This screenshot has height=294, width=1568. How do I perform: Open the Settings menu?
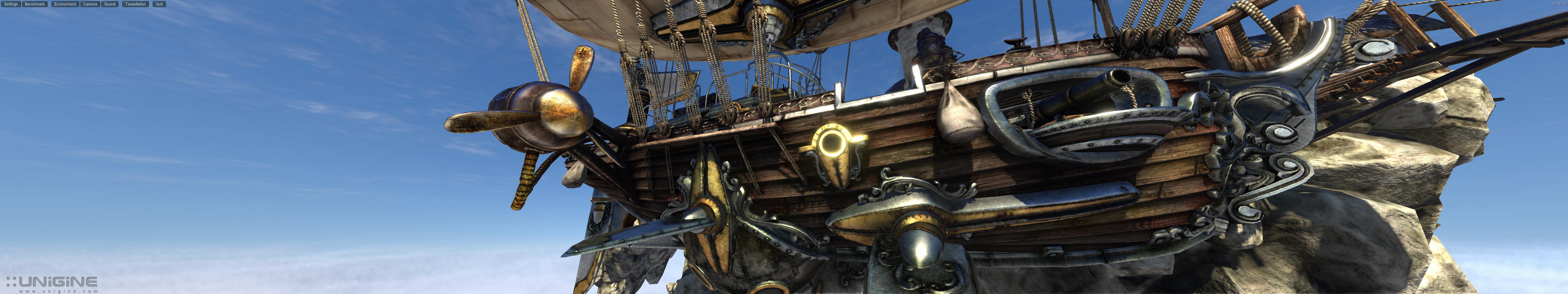click(11, 4)
